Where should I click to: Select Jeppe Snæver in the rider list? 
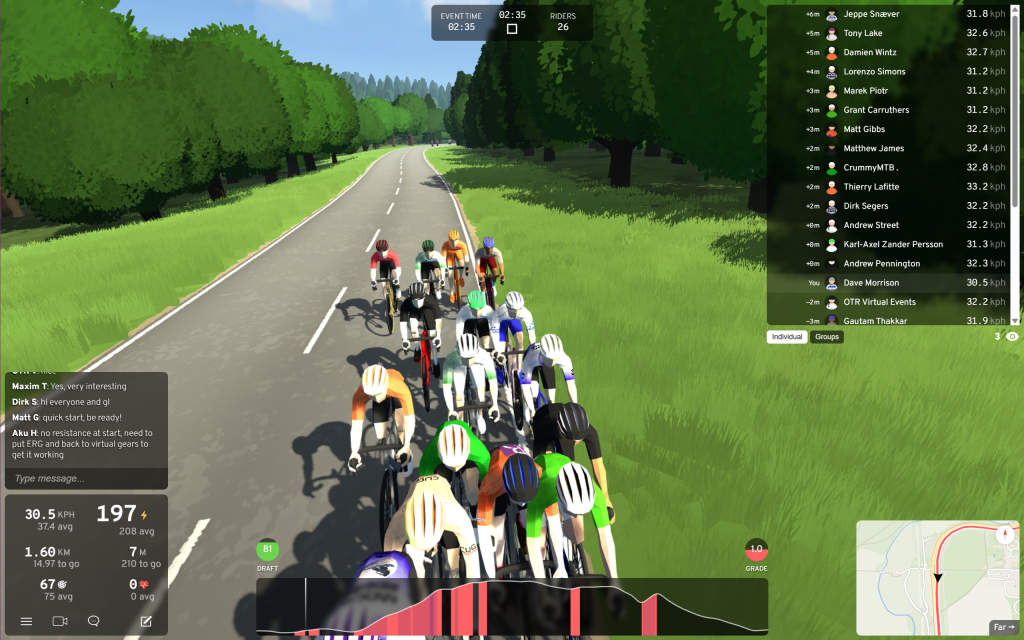click(x=887, y=14)
